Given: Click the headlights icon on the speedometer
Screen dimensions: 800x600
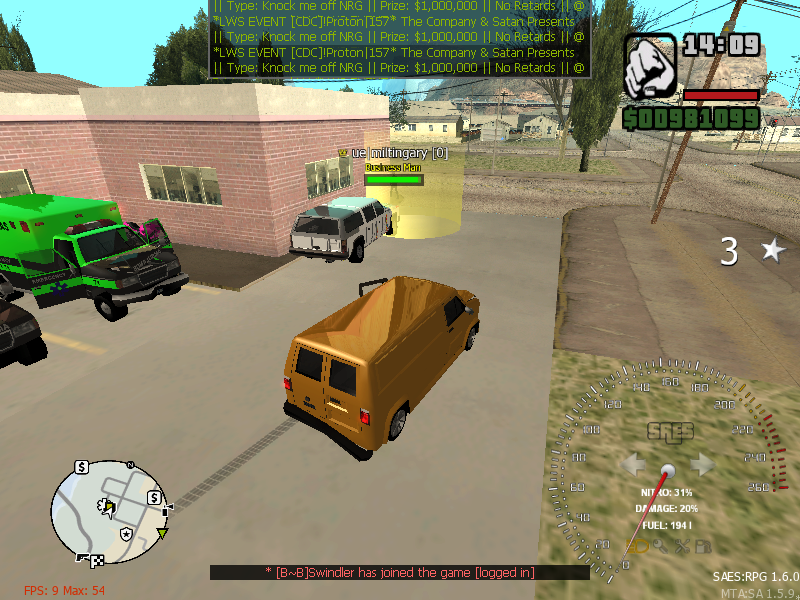Looking at the screenshot, I should tap(634, 546).
